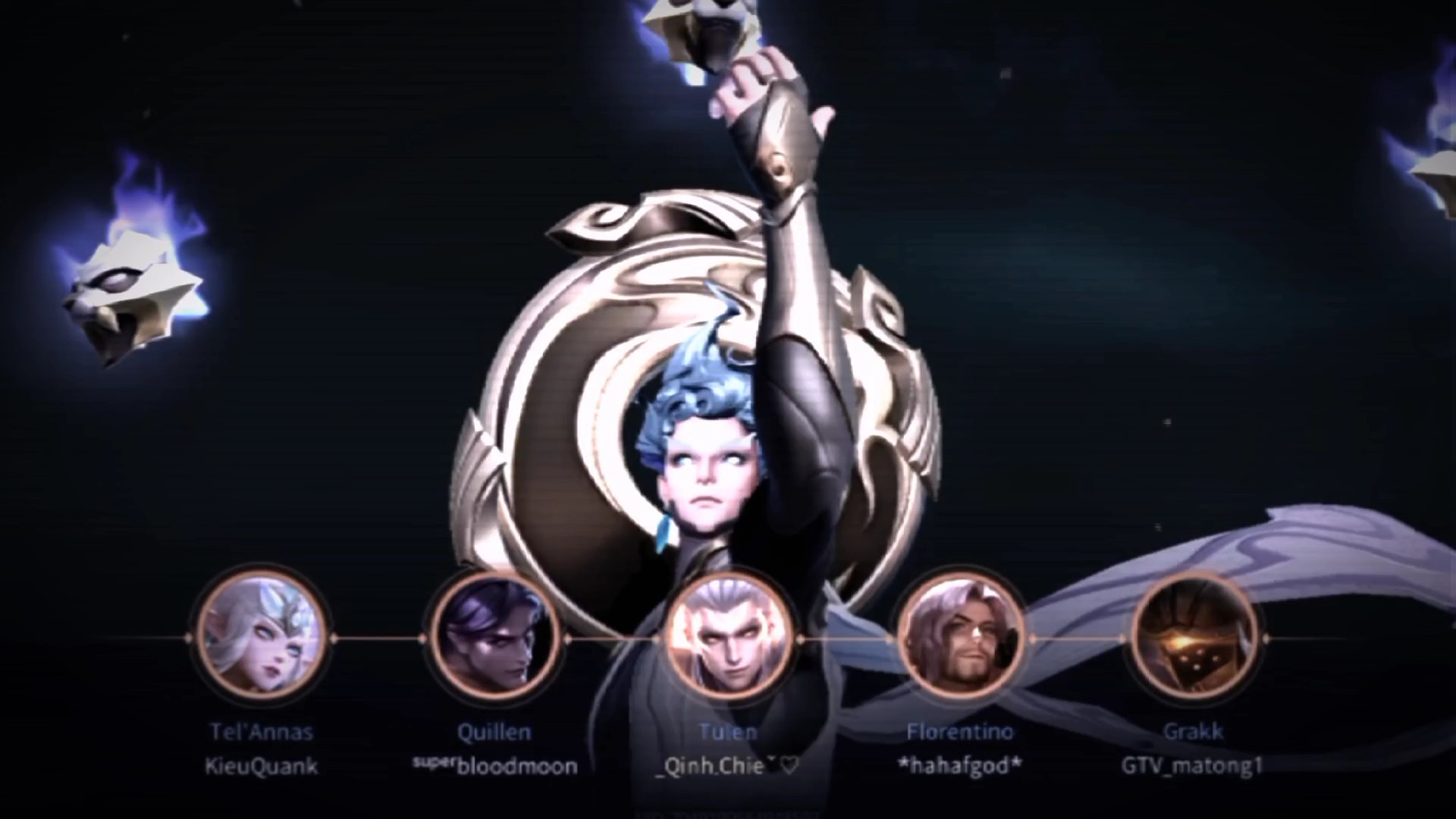Select the Tel'Annas hero portrait

(262, 637)
